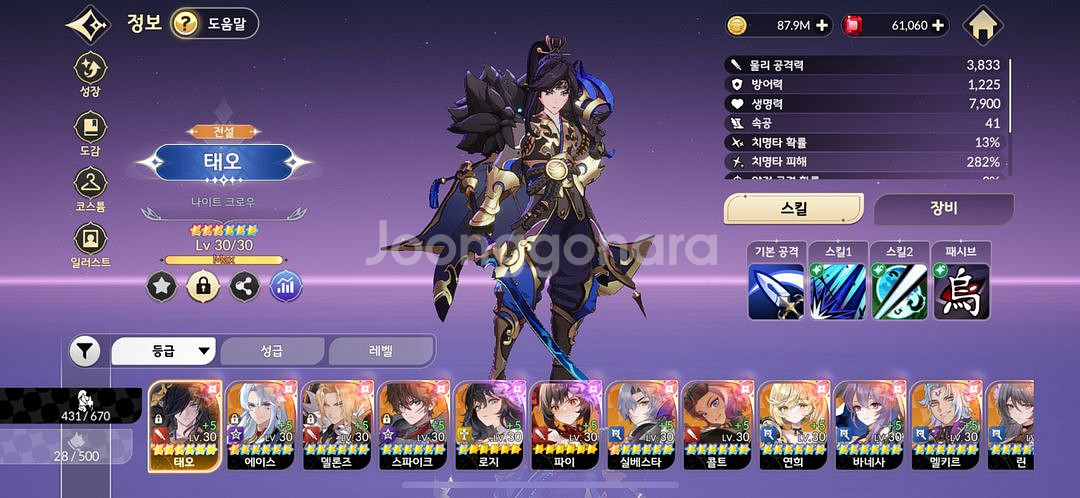This screenshot has width=1080, height=498.
Task: Open the 성장 growth menu
Action: [x=91, y=73]
